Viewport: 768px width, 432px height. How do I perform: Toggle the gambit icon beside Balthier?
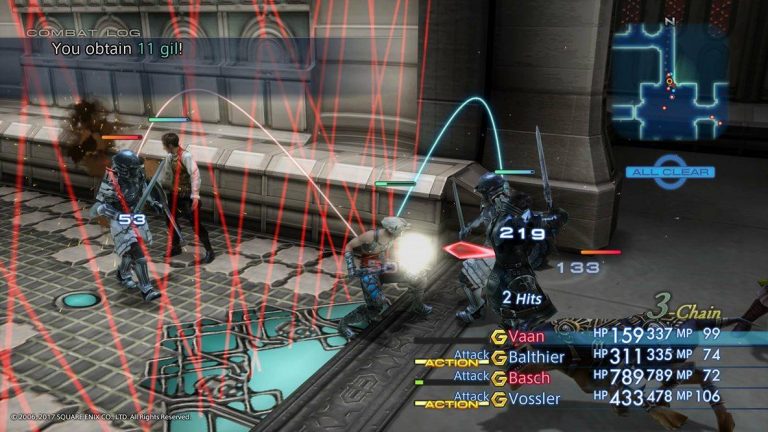tap(498, 357)
